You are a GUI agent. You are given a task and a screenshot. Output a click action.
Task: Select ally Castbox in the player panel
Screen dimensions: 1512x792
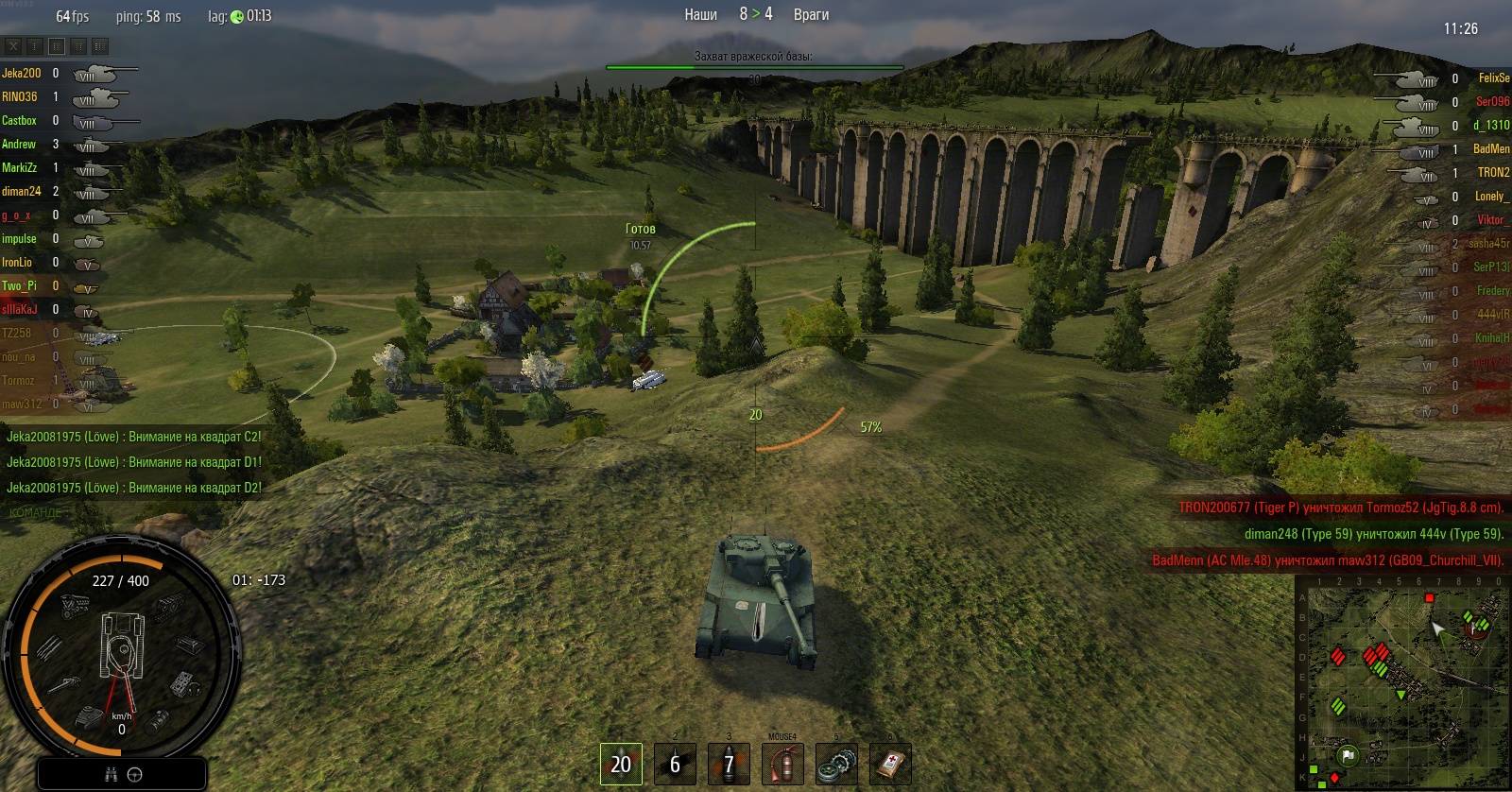pos(19,120)
